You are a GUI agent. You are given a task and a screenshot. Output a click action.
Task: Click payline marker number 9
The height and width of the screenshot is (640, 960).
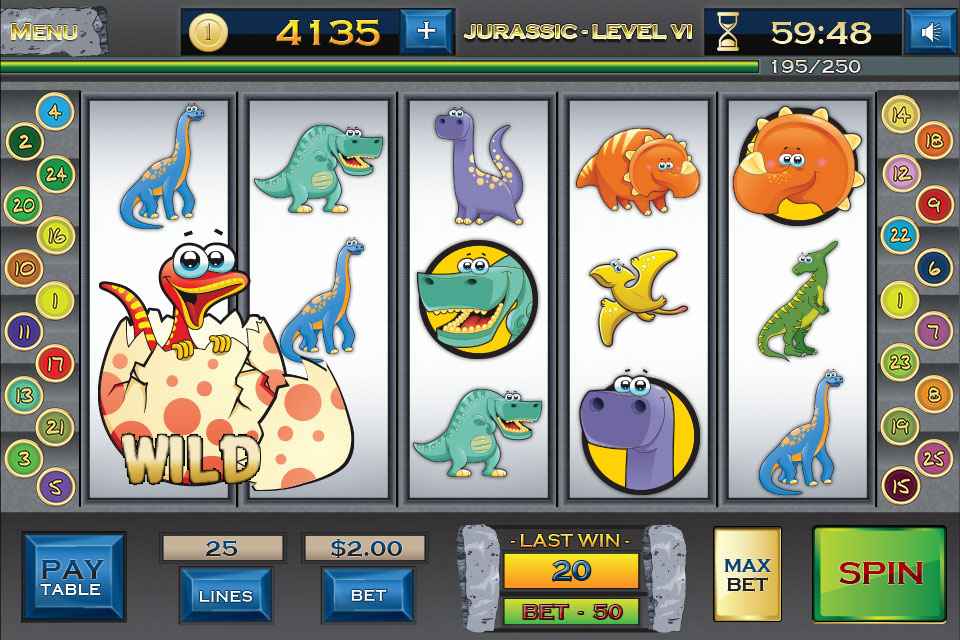tap(934, 204)
